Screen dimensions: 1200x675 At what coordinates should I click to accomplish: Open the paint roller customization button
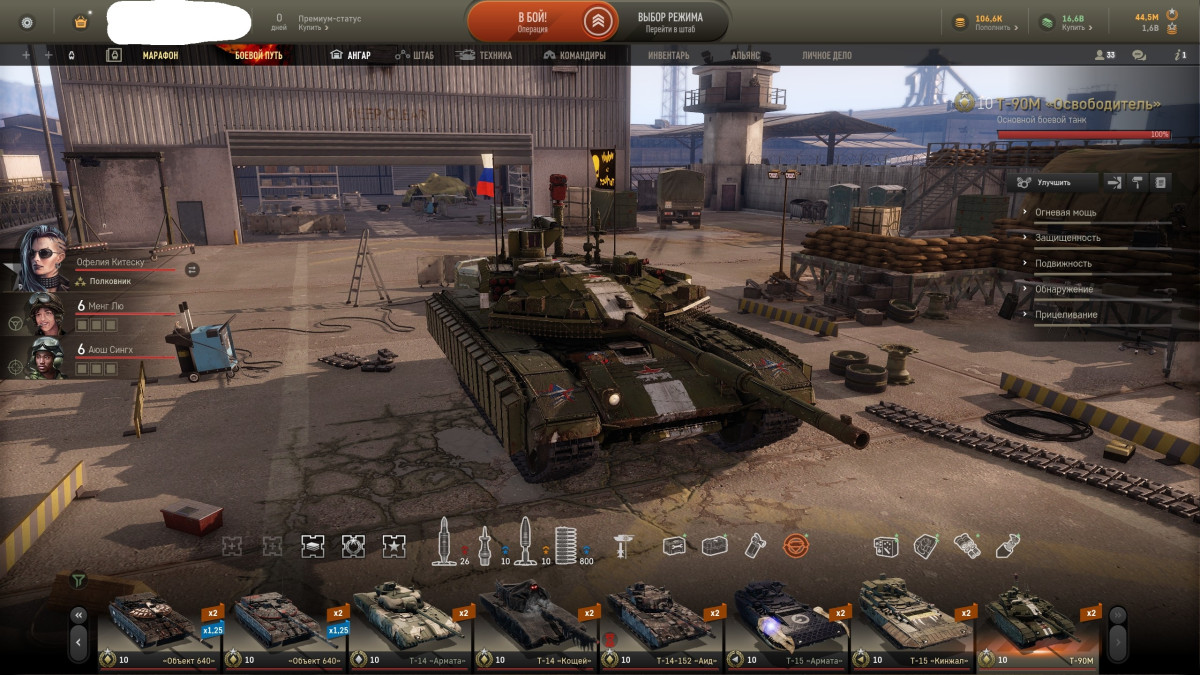pos(1137,182)
